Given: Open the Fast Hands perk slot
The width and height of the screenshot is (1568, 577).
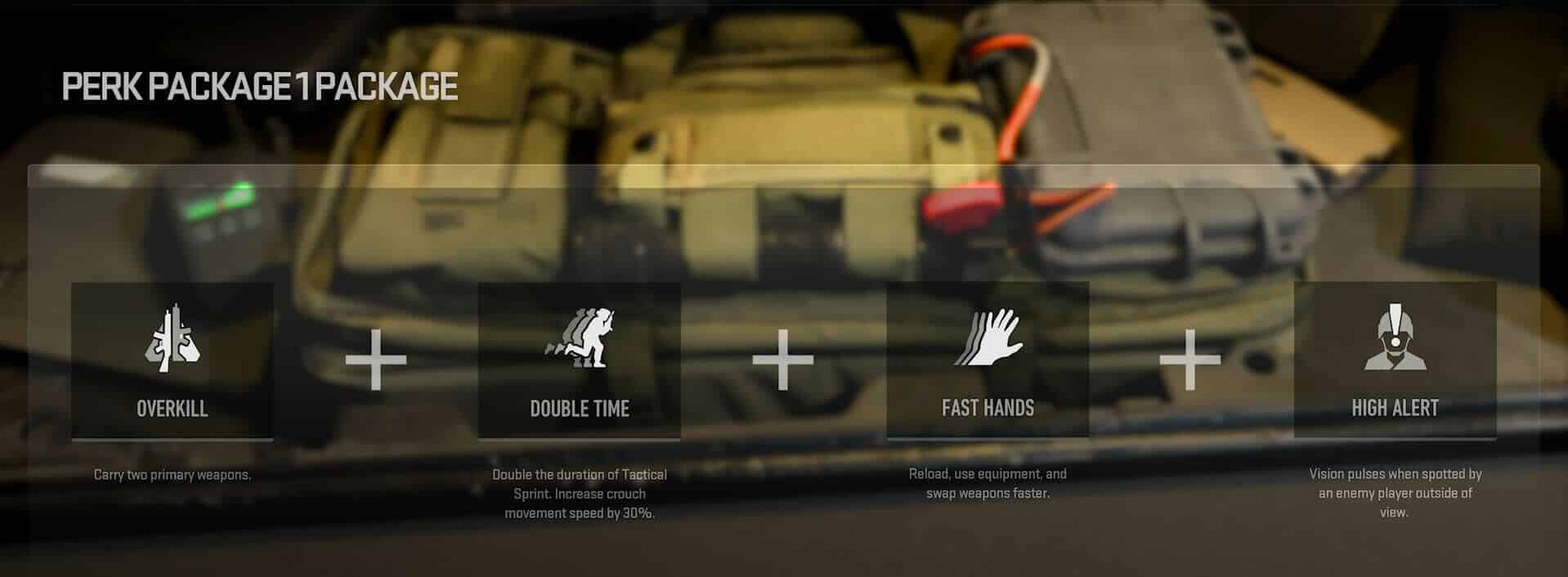Looking at the screenshot, I should tap(987, 360).
